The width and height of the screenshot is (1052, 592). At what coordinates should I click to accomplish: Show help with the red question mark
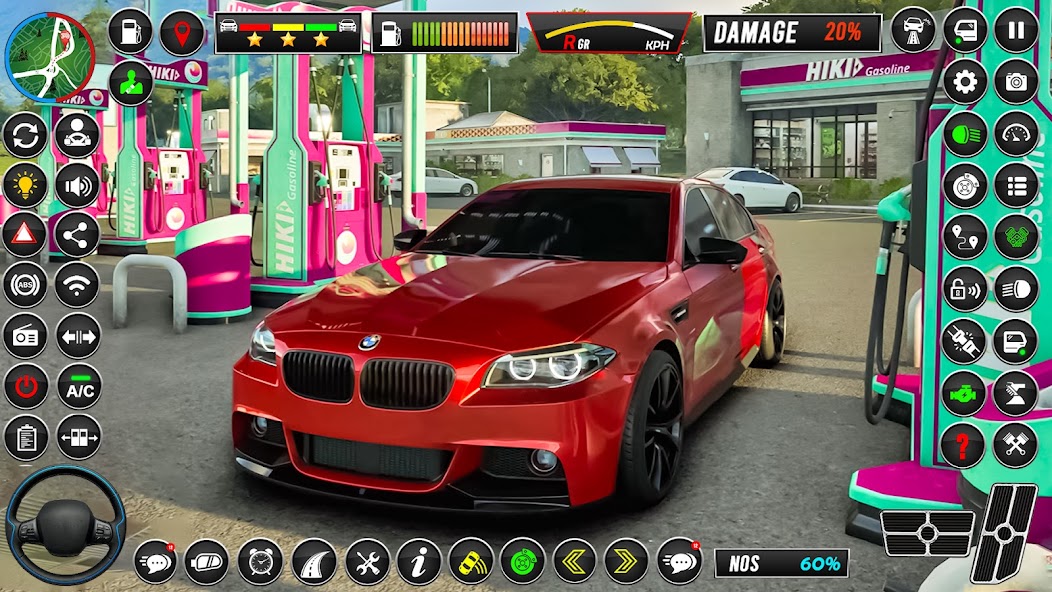pos(963,445)
